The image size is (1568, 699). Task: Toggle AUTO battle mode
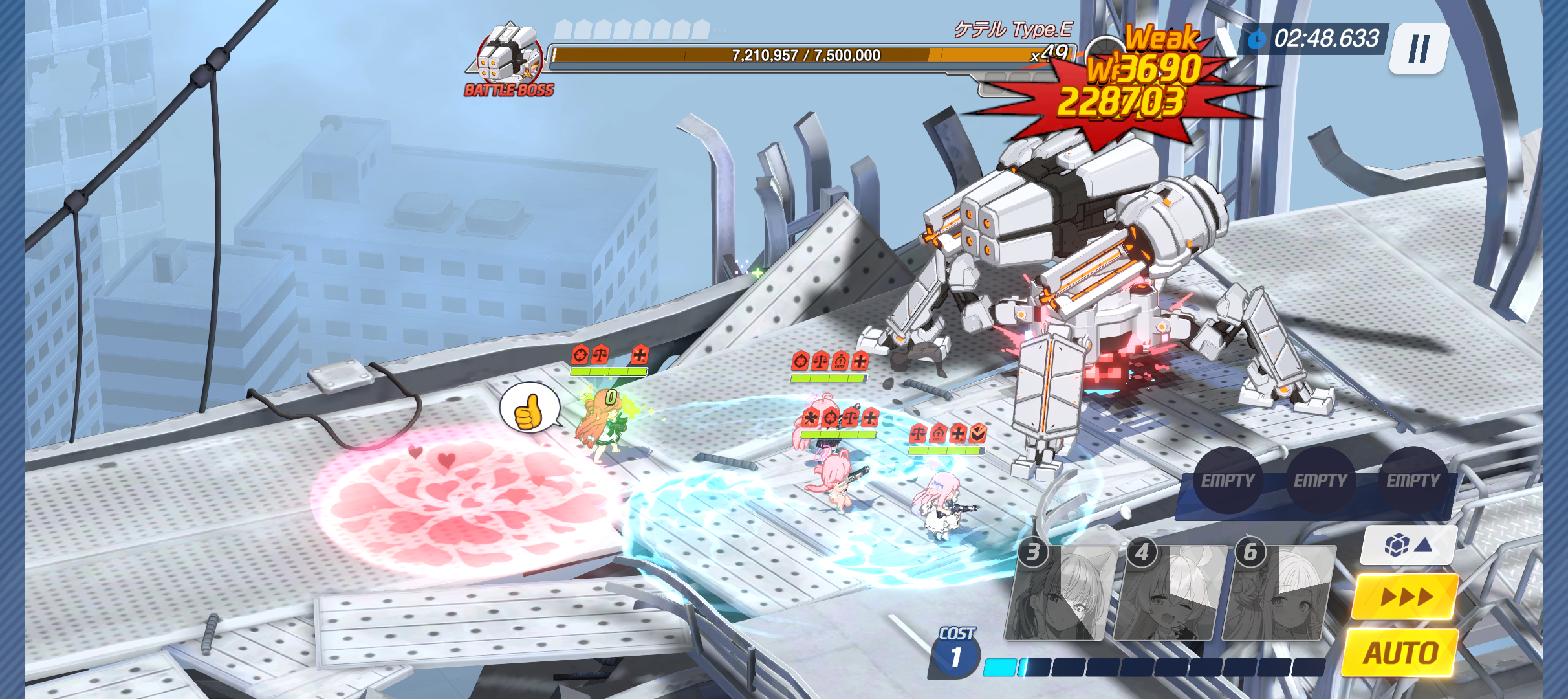coord(1401,652)
